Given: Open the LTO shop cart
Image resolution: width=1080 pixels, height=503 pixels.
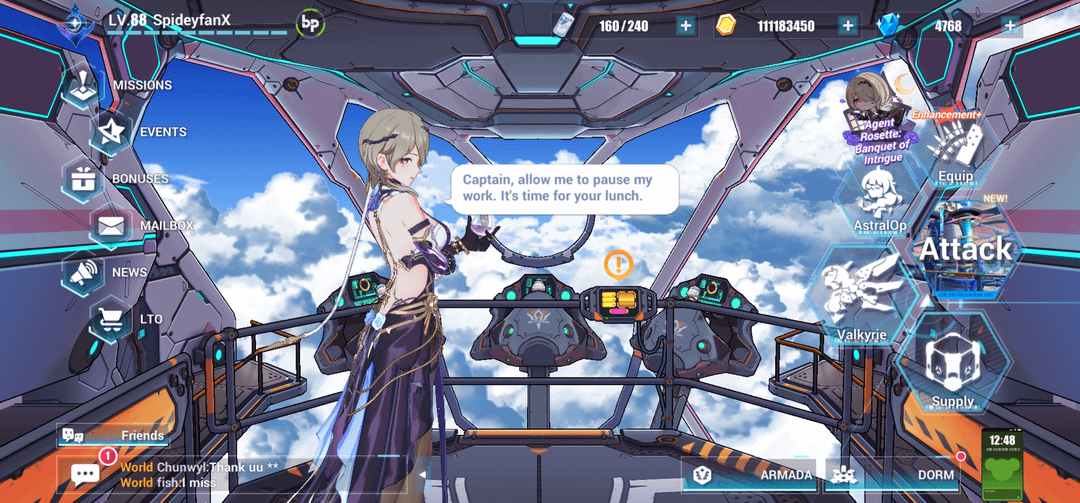Looking at the screenshot, I should tap(112, 319).
